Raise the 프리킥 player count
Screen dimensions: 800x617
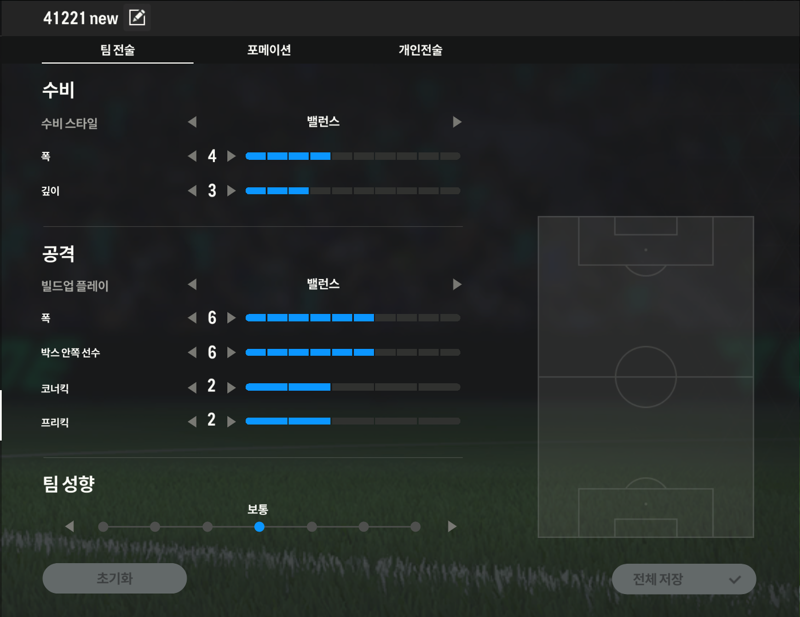tap(232, 421)
